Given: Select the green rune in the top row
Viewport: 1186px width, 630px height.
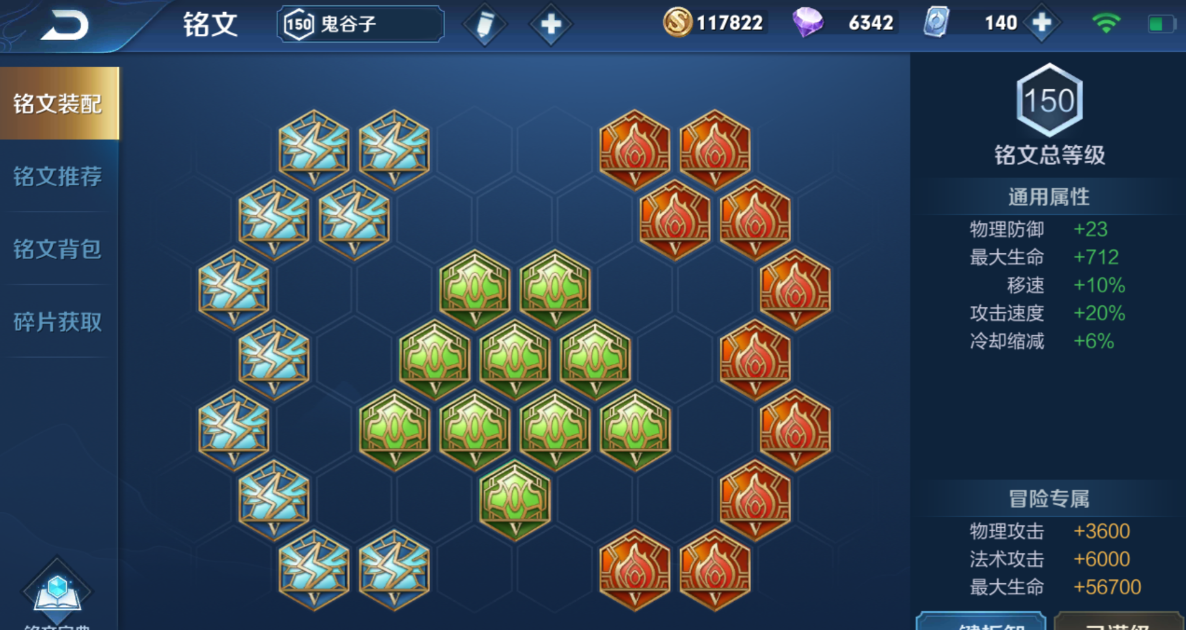Looking at the screenshot, I should pyautogui.click(x=475, y=290).
